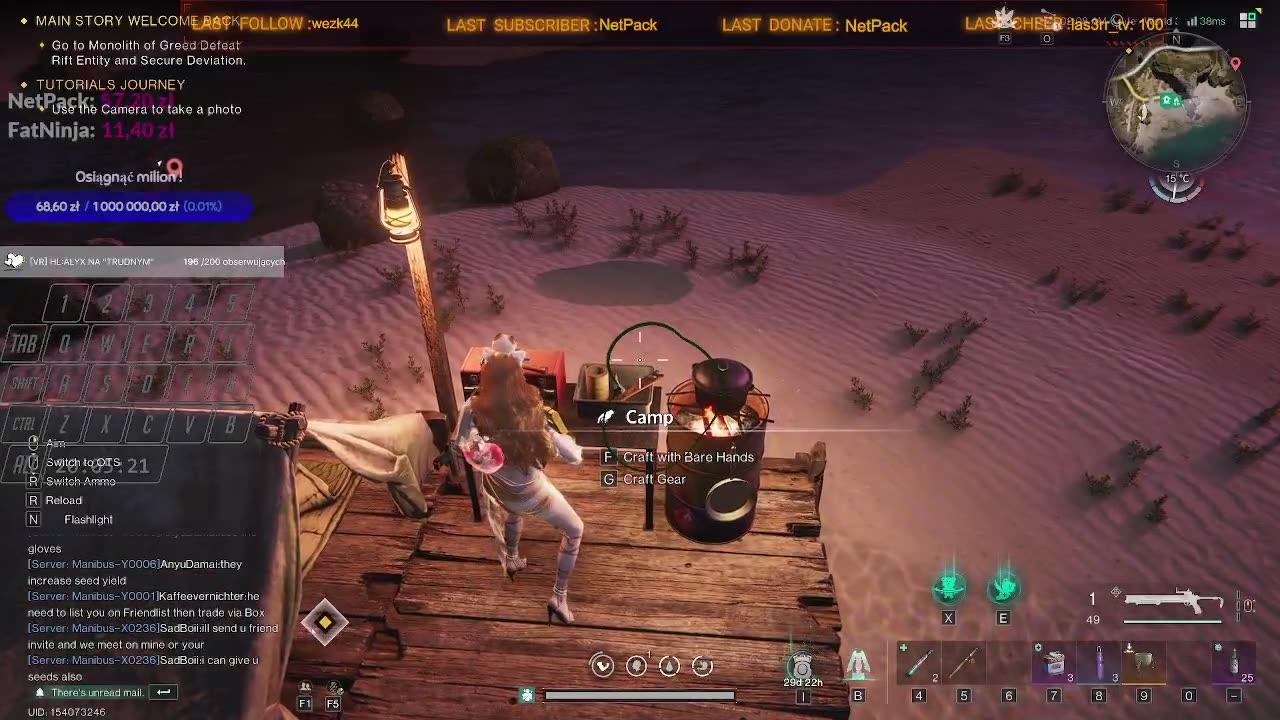Select the canned food icon in slot 7
The image size is (1280, 720).
pos(1053,662)
